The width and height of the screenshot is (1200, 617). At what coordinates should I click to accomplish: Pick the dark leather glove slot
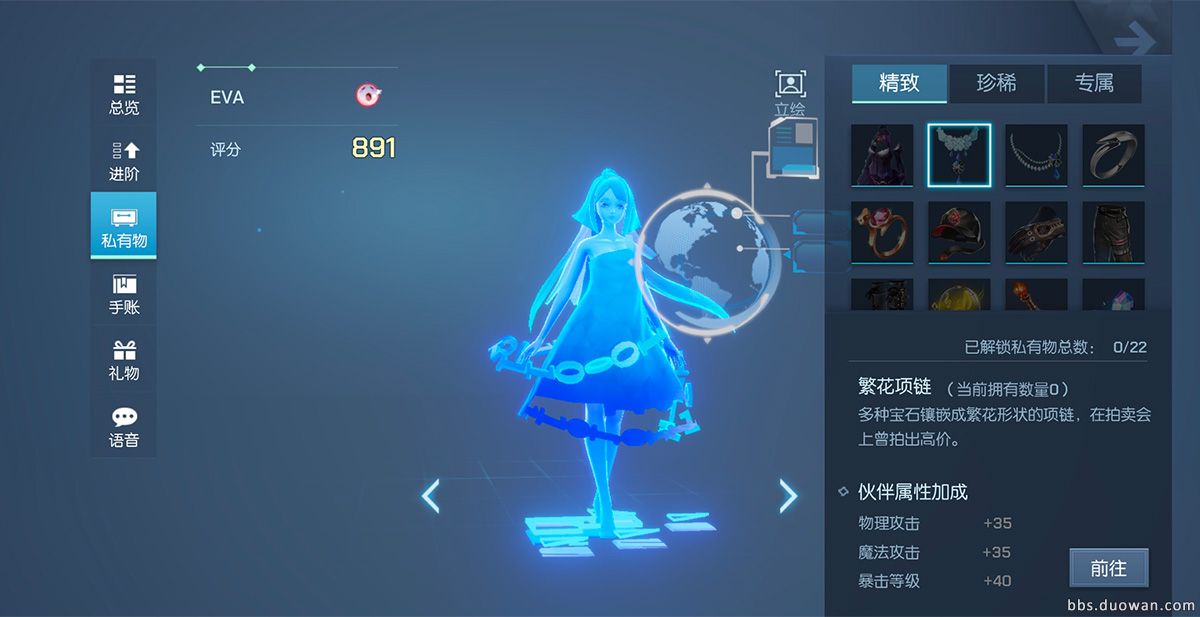tap(1036, 232)
